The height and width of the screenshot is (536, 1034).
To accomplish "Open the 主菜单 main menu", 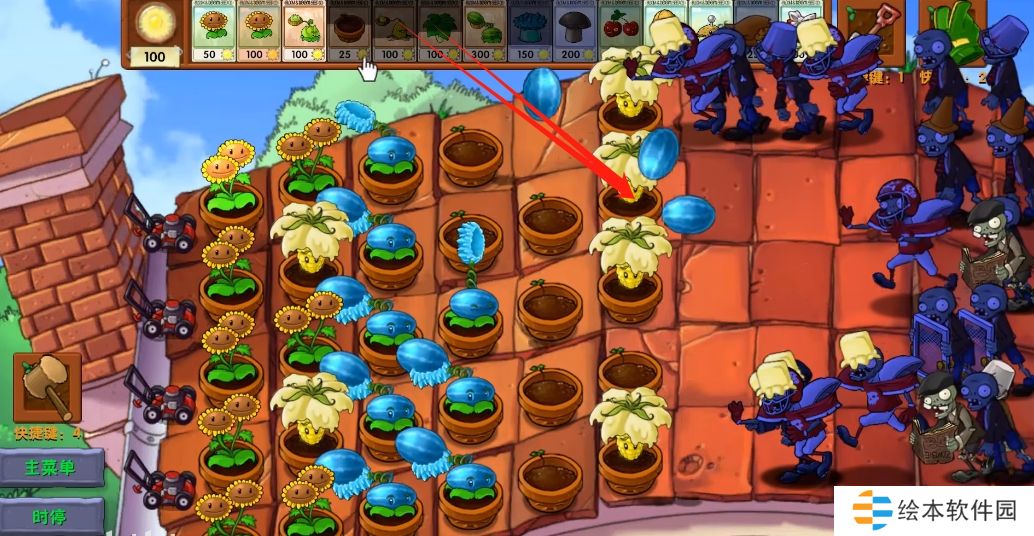I will (51, 467).
